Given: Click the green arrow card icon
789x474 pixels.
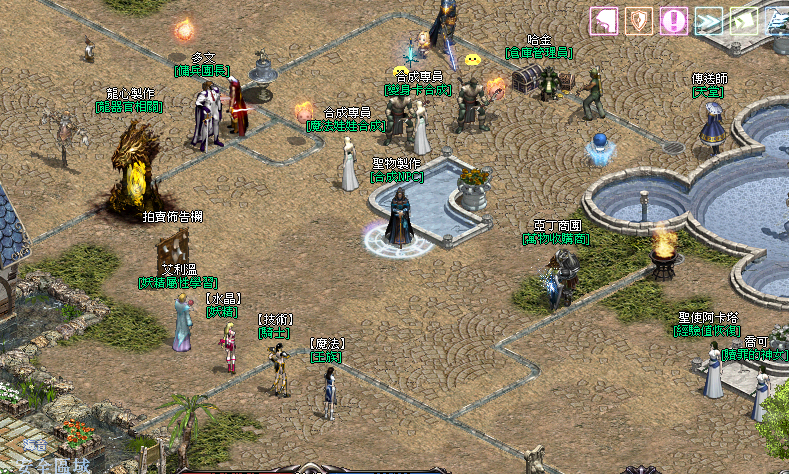Looking at the screenshot, I should coord(743,20).
